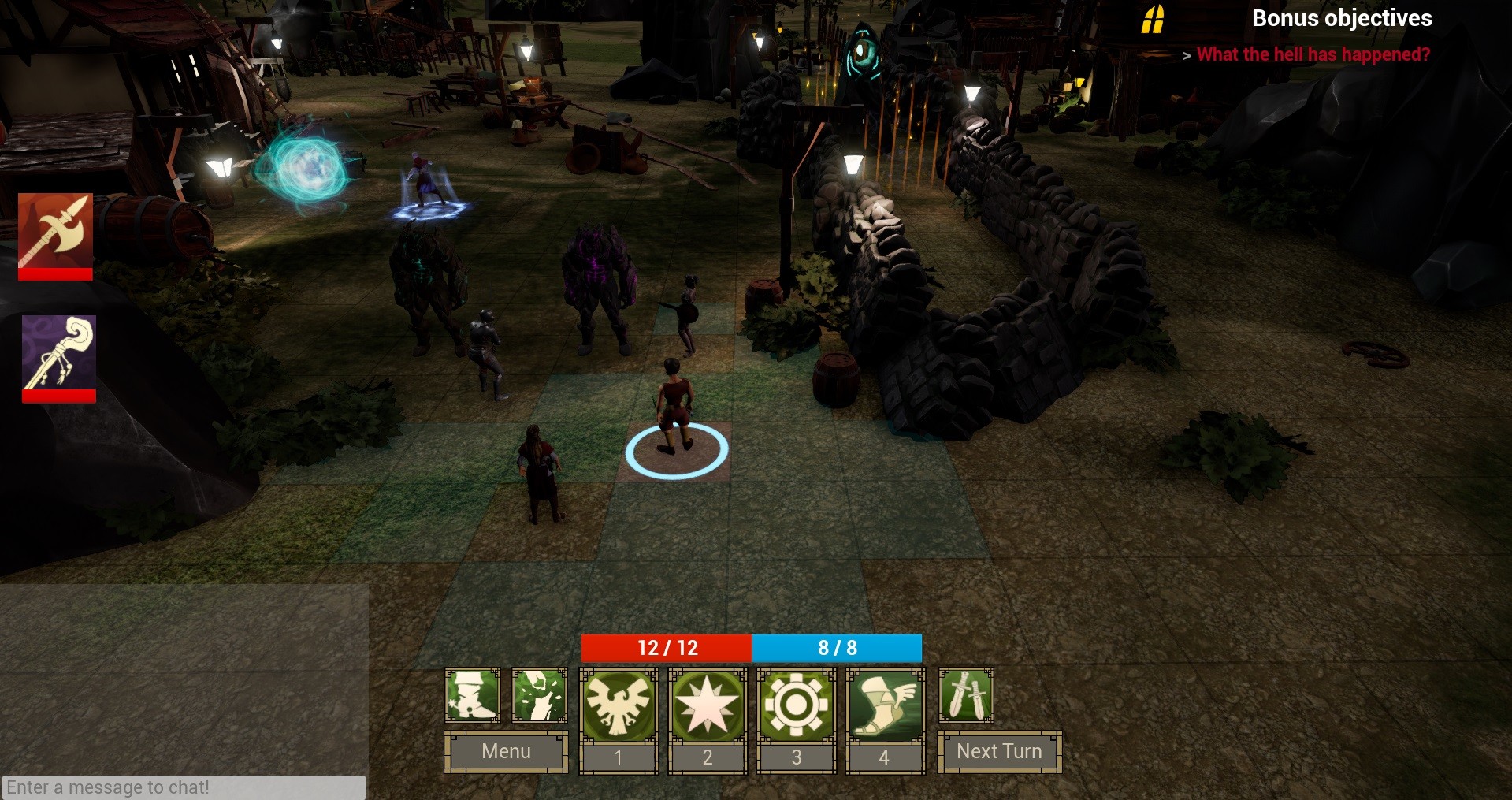Click the red 12/12 health bar
The width and height of the screenshot is (1512, 800).
tap(666, 648)
